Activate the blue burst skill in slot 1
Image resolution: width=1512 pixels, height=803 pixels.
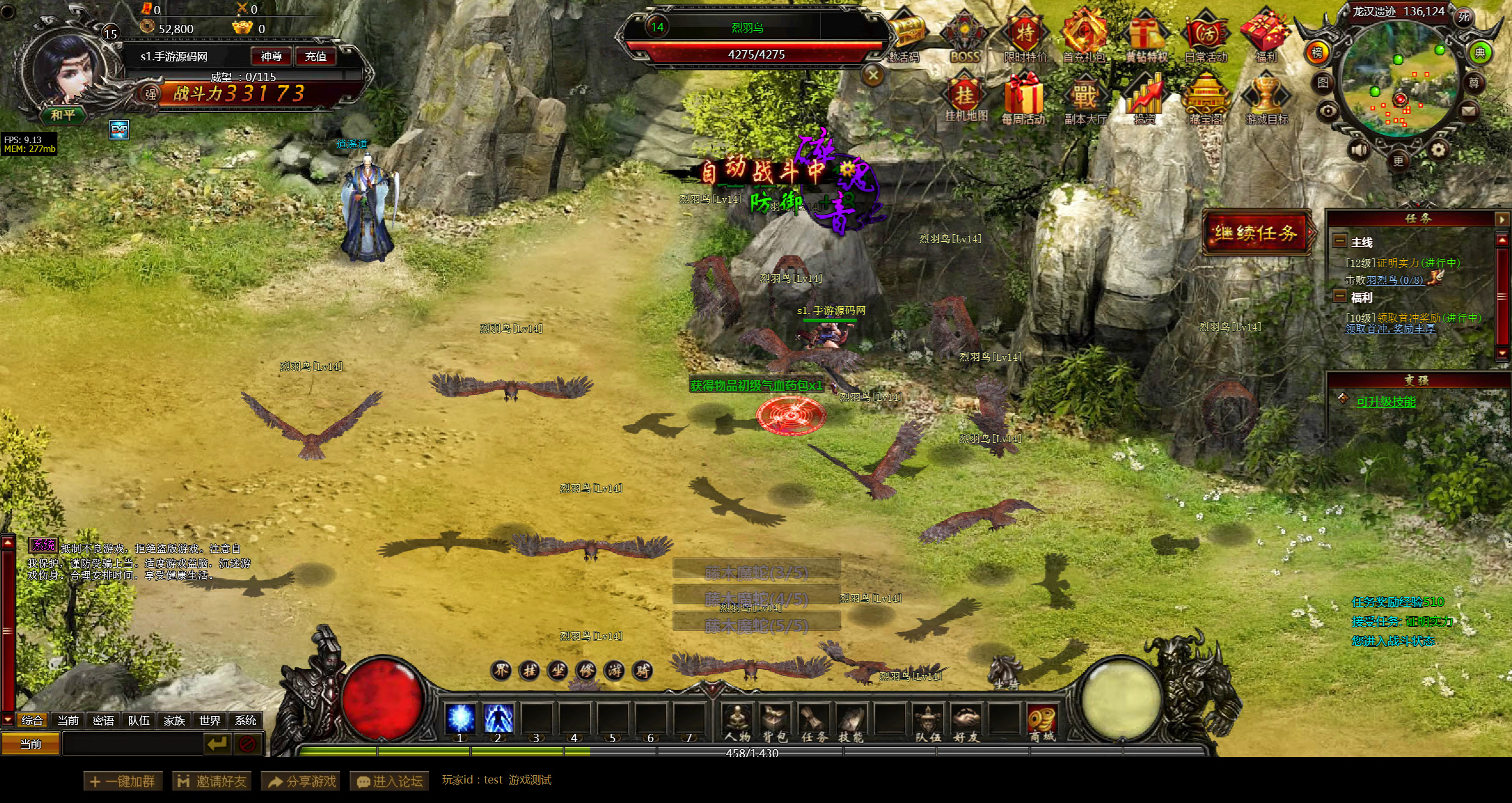click(x=460, y=719)
